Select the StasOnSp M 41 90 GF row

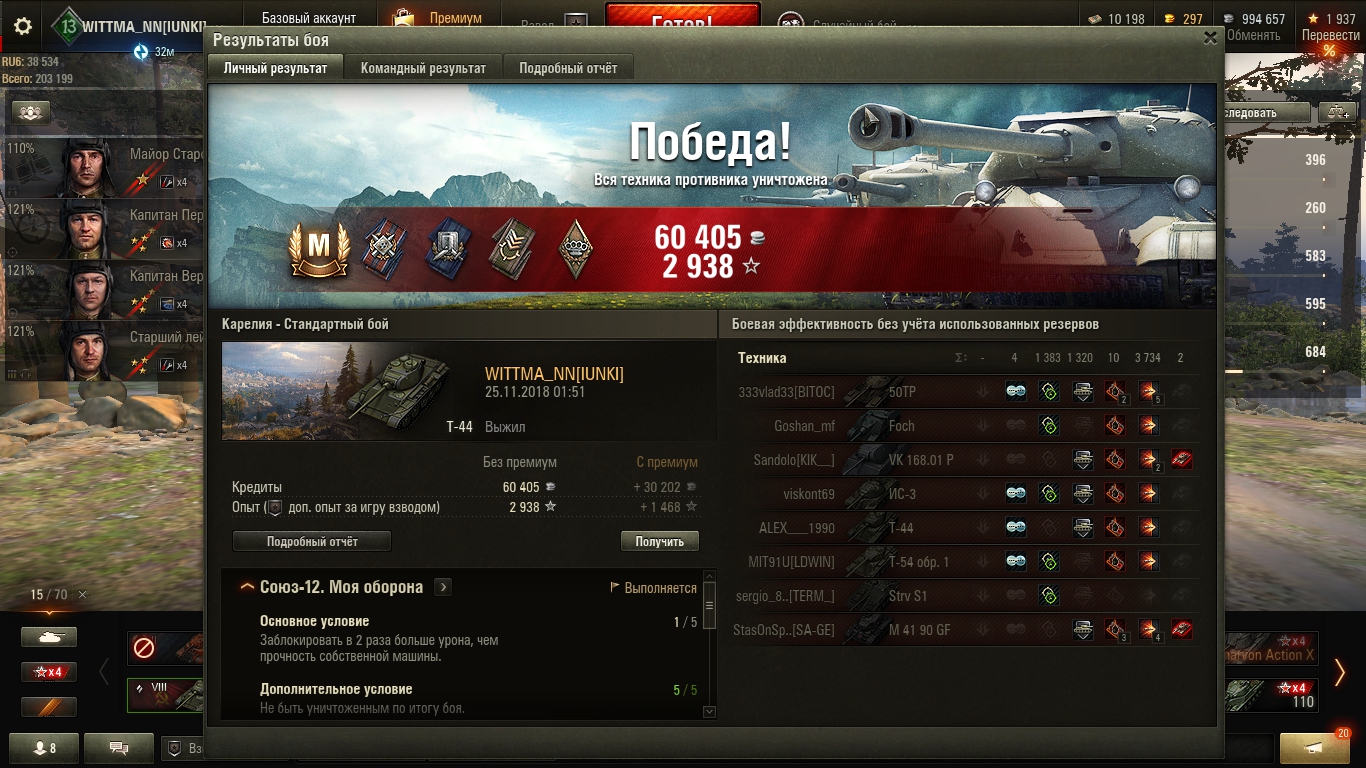[x=965, y=630]
